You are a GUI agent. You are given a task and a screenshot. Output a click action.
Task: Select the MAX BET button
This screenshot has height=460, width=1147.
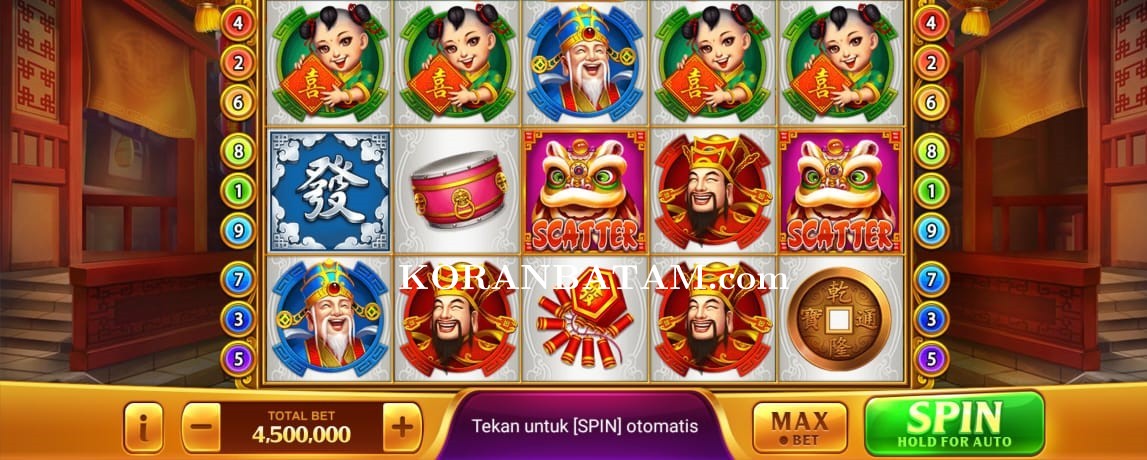799,427
